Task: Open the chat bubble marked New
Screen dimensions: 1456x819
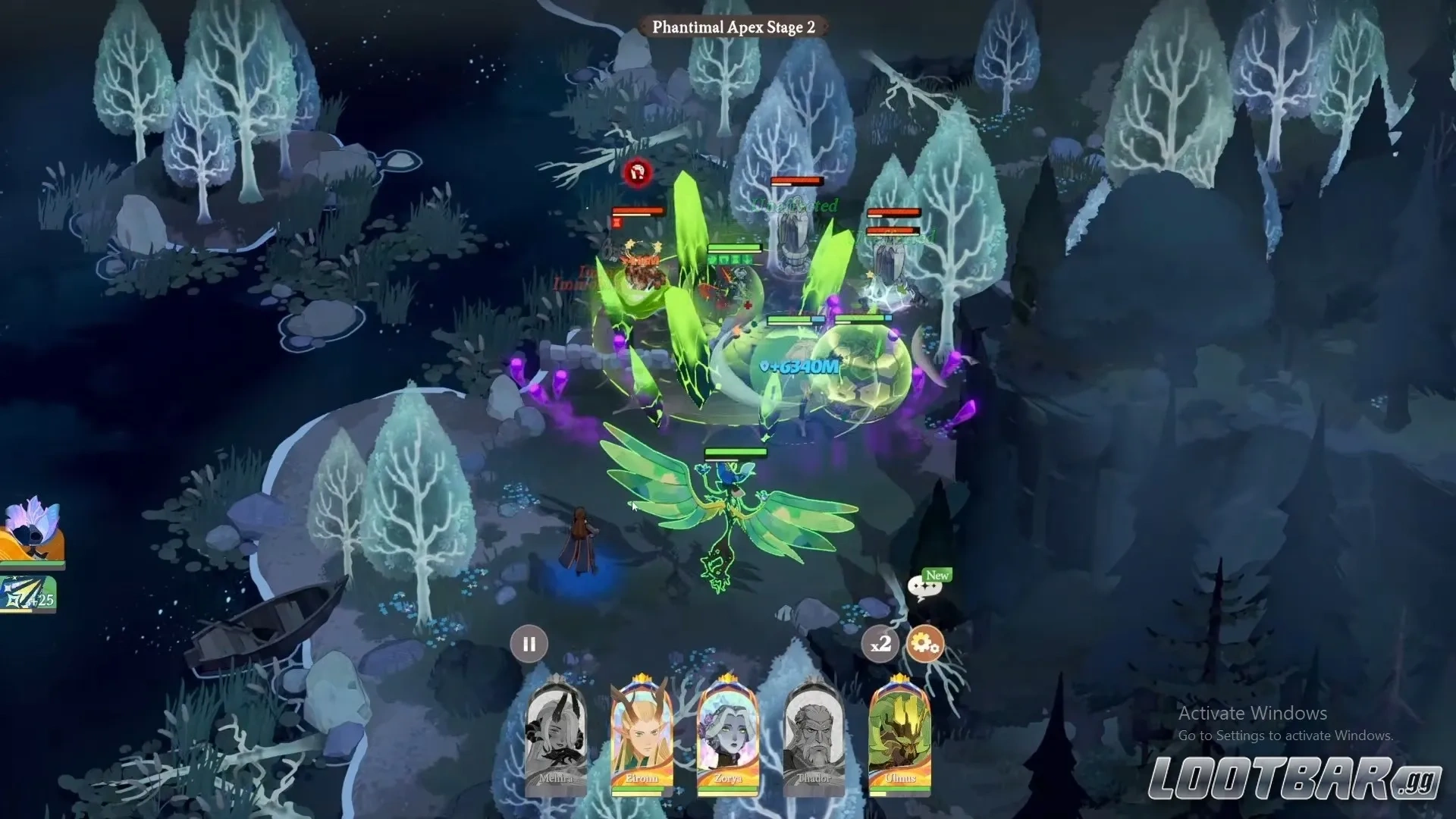Action: click(x=924, y=586)
